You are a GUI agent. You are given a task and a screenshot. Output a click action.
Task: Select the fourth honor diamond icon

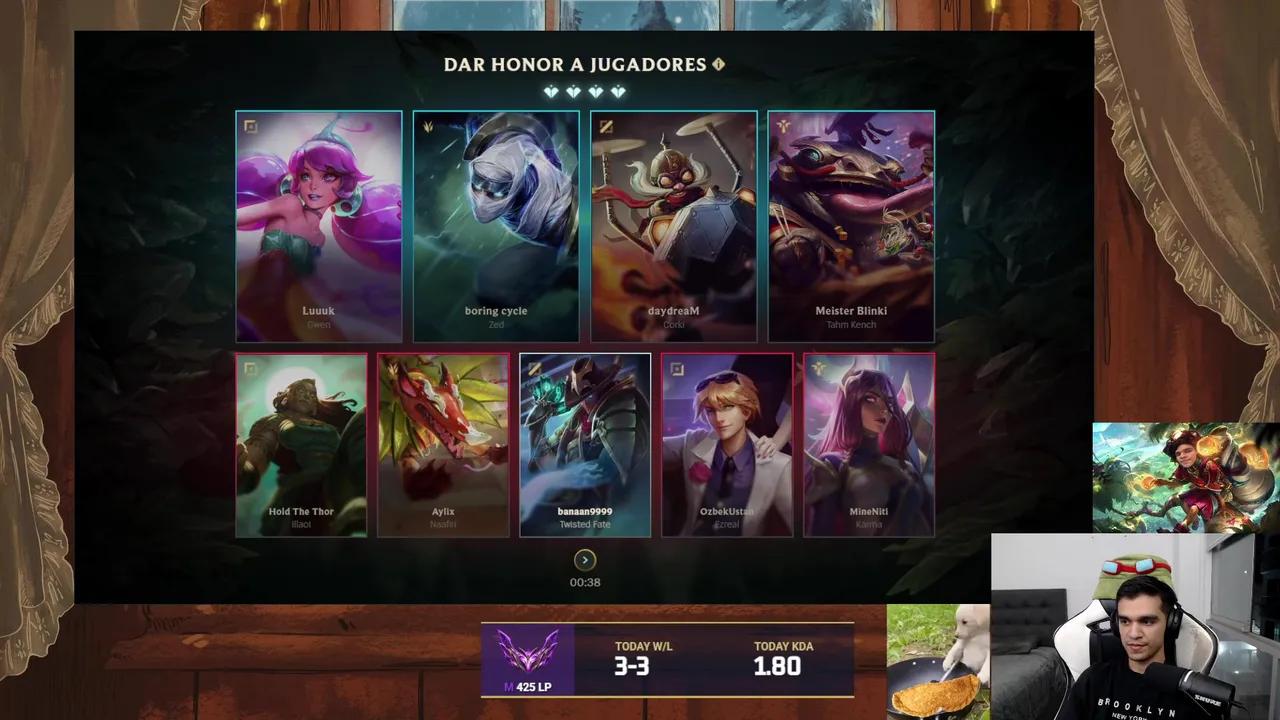(x=619, y=92)
